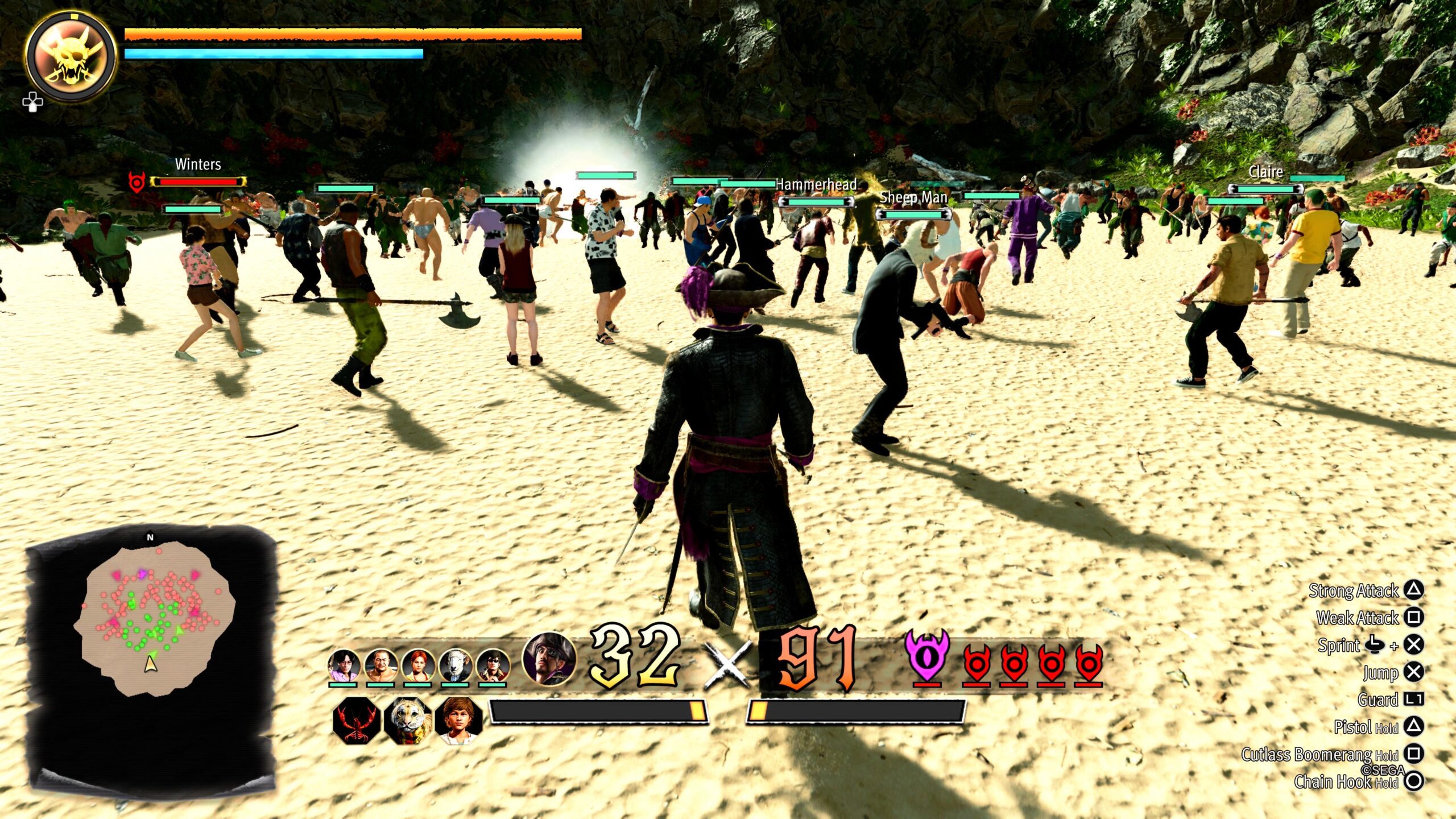The height and width of the screenshot is (819, 1456).
Task: Activate the tiger support icon
Action: pos(407,721)
